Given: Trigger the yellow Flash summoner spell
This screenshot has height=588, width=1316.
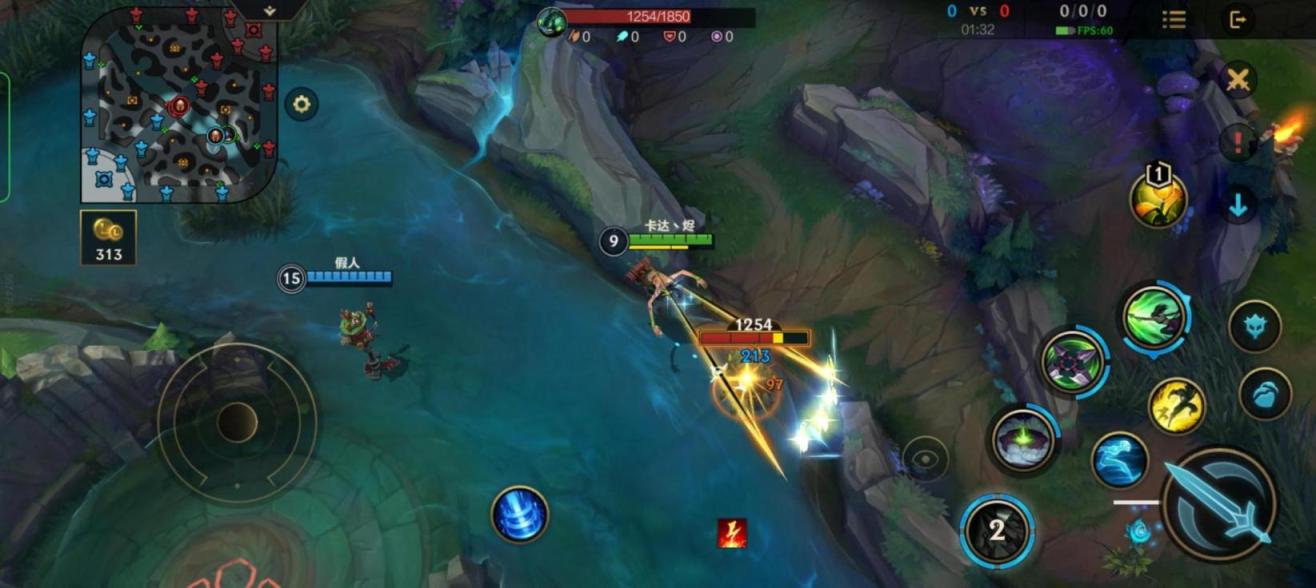Looking at the screenshot, I should (1176, 405).
